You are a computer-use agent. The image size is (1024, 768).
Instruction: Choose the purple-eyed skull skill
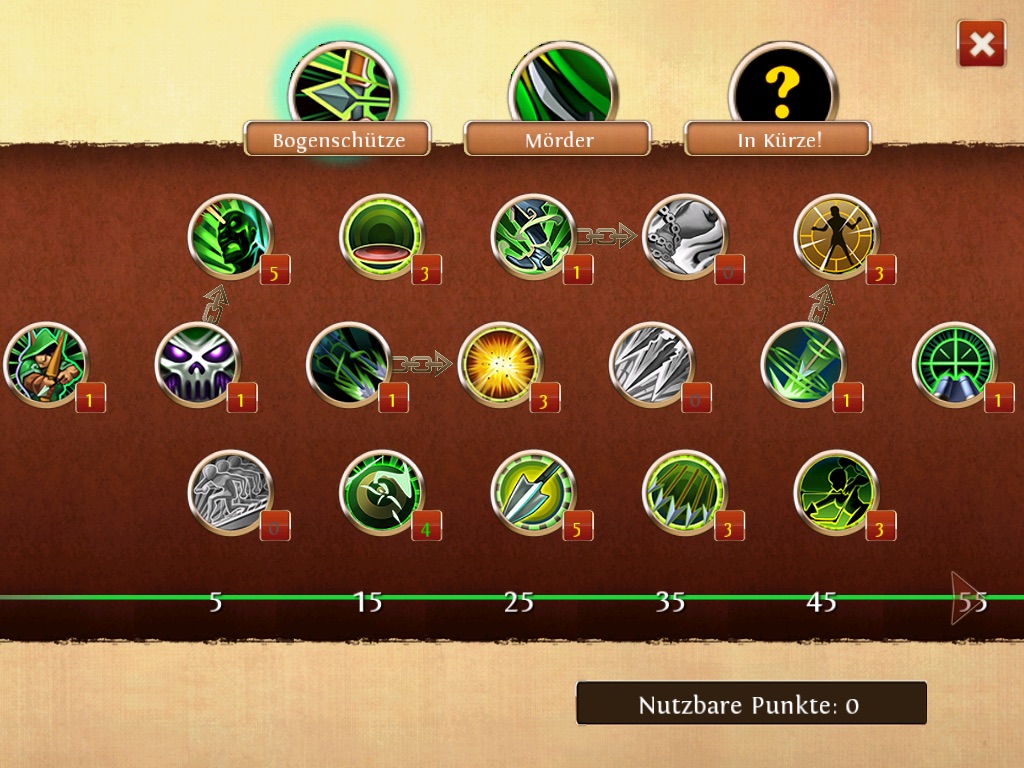coord(197,364)
